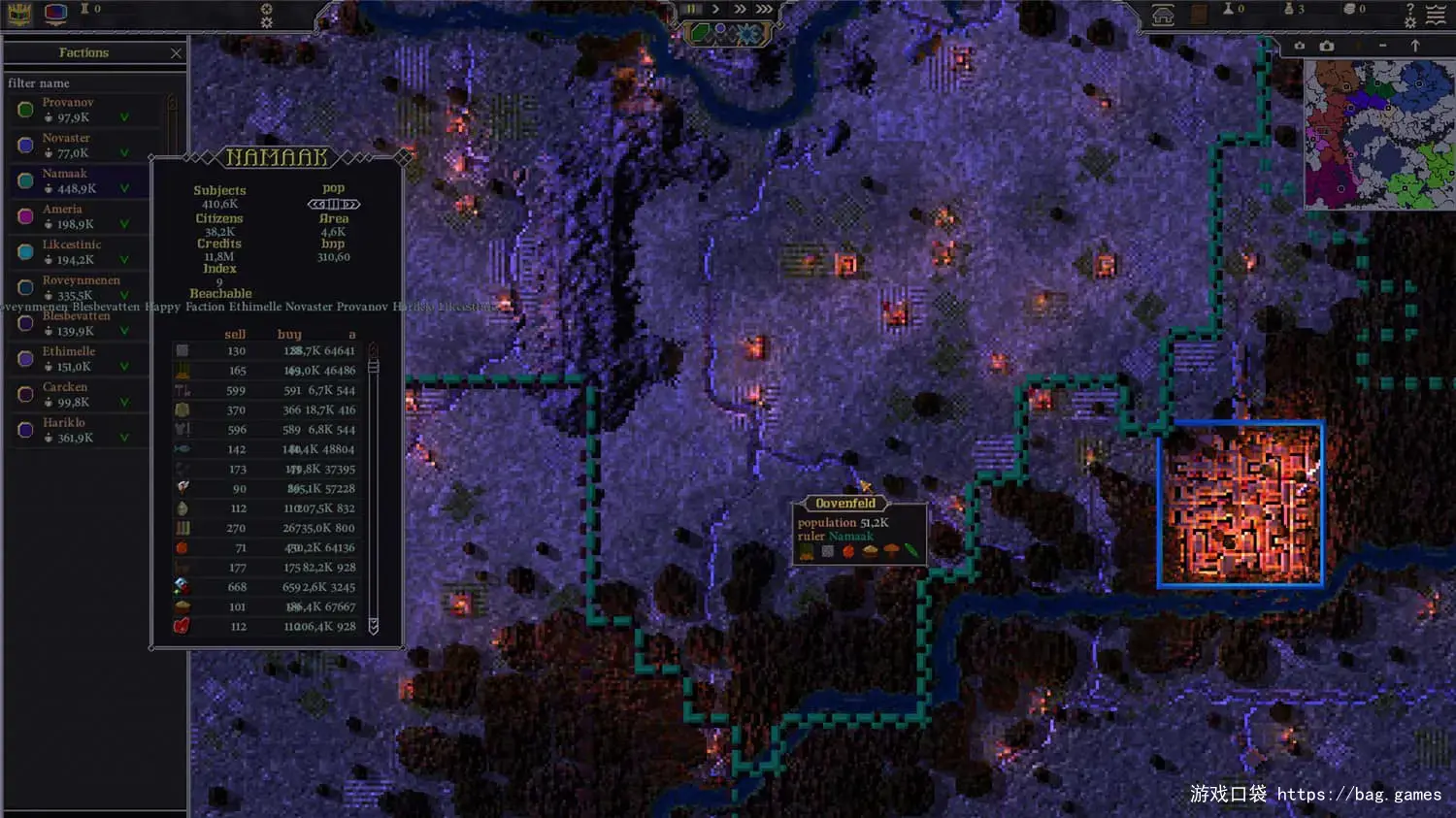Pause the game speed

pos(692,9)
